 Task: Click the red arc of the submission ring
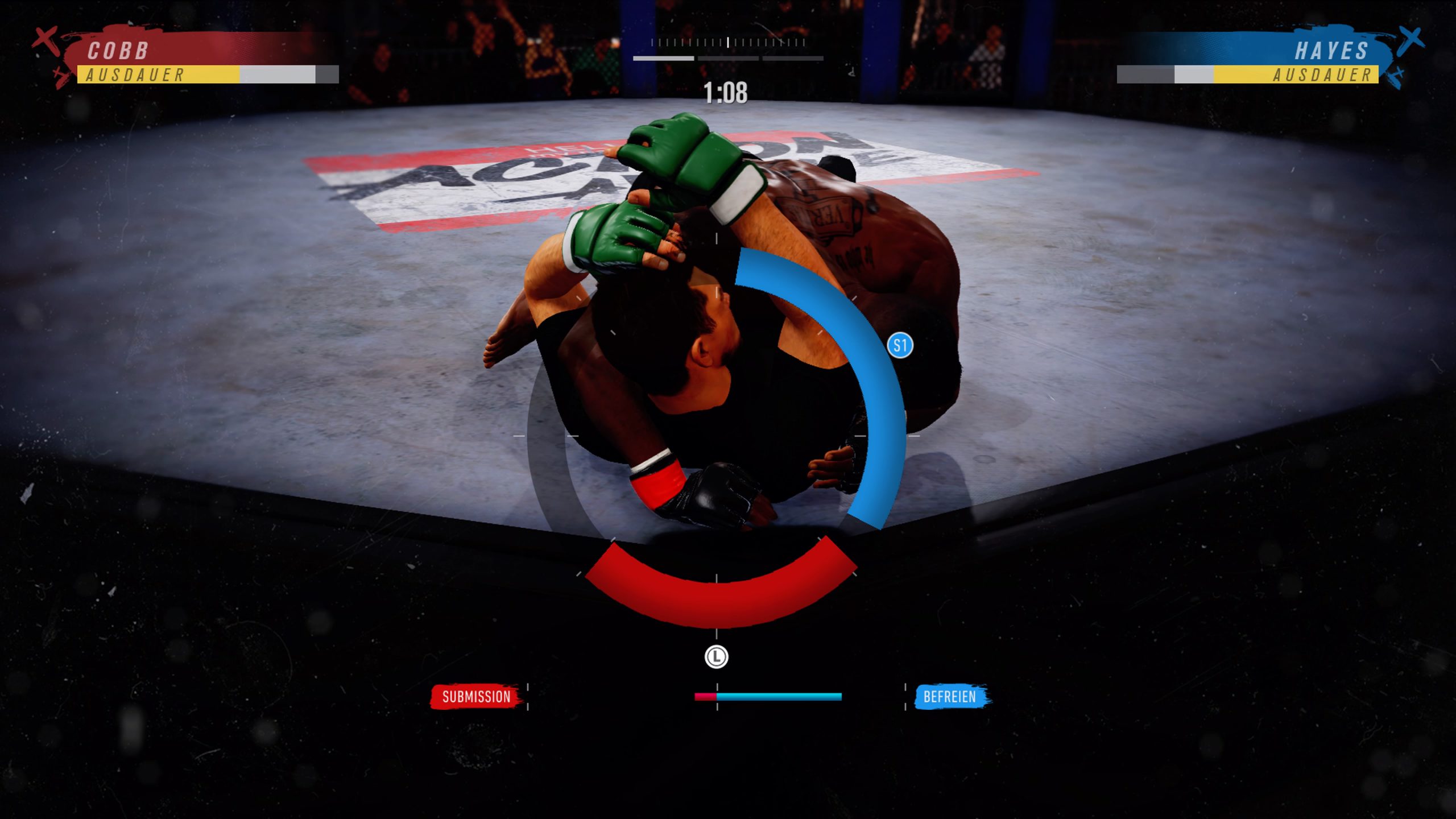point(718,603)
